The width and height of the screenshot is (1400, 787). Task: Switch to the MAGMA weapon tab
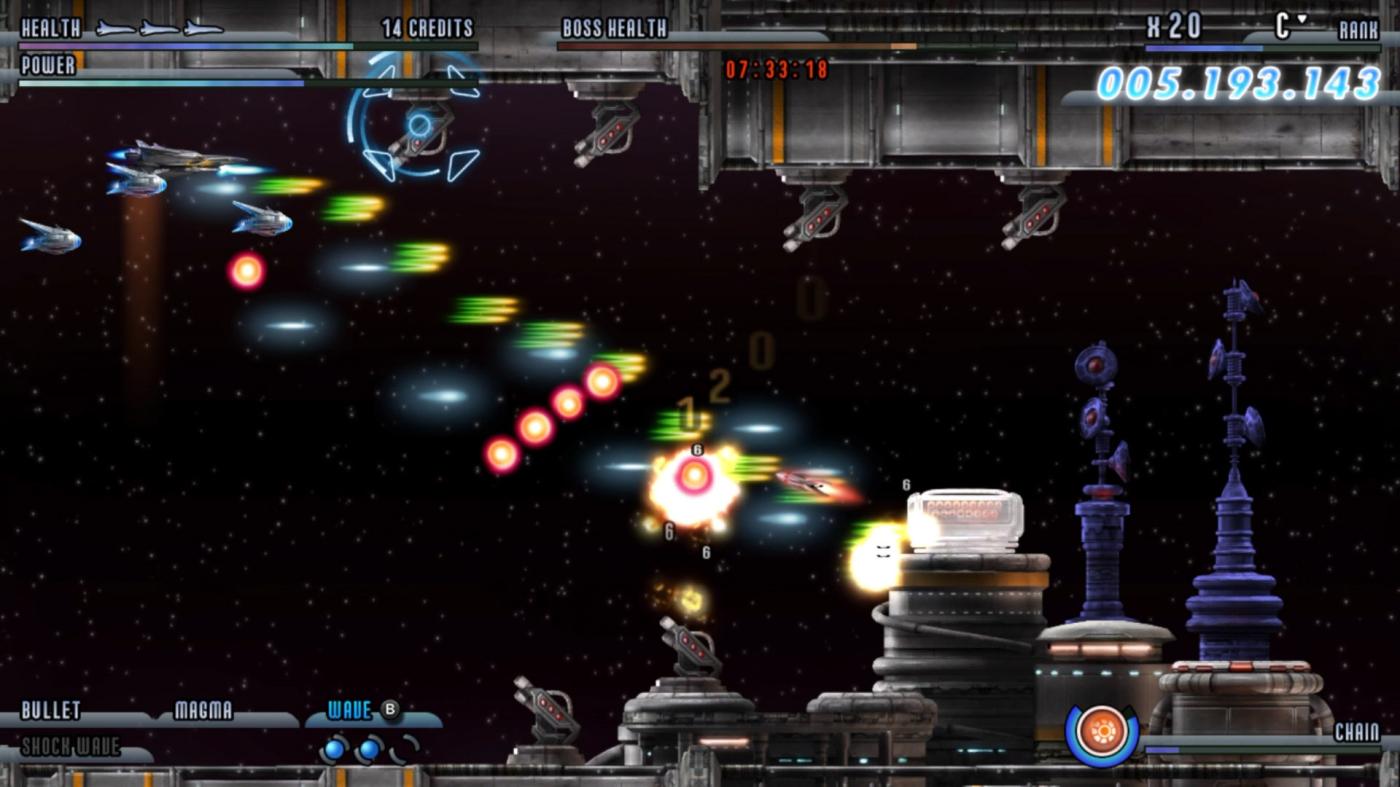click(205, 712)
